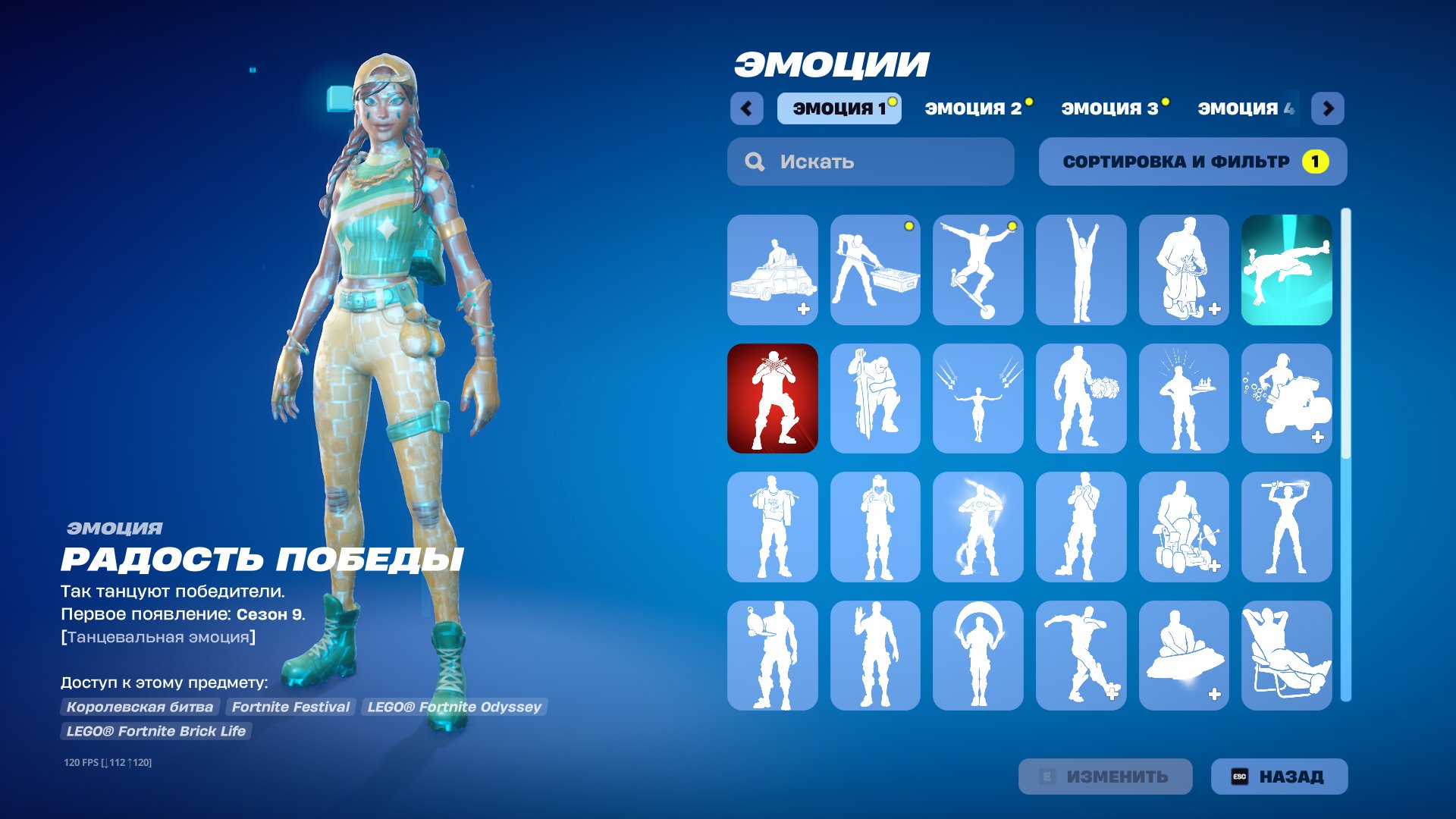This screenshot has width=1456, height=819.
Task: Select the car driving emote
Action: (x=773, y=269)
